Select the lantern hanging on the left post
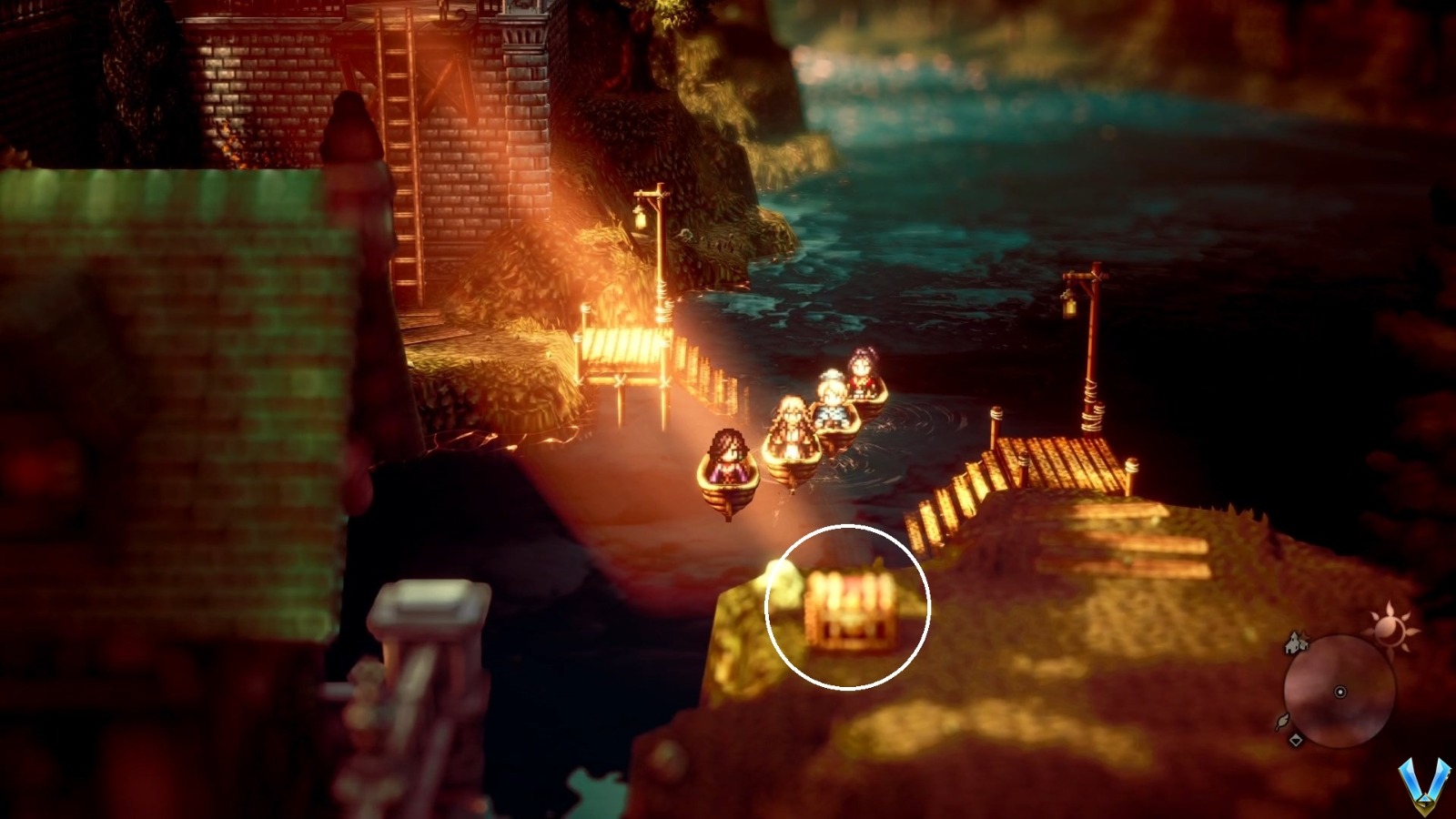Screen dimensions: 1456x819 640,218
